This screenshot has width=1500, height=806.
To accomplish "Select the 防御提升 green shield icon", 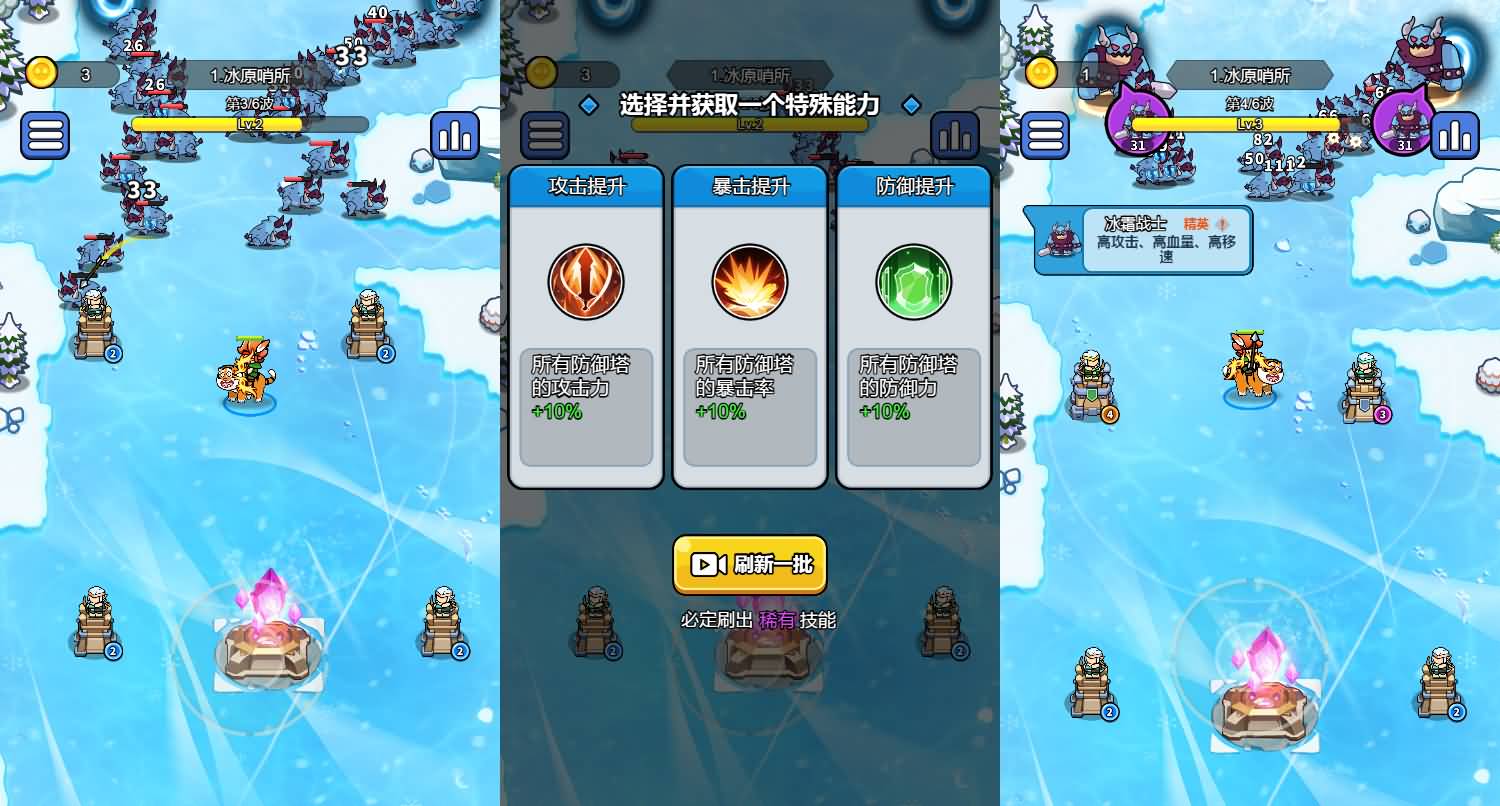I will click(914, 282).
